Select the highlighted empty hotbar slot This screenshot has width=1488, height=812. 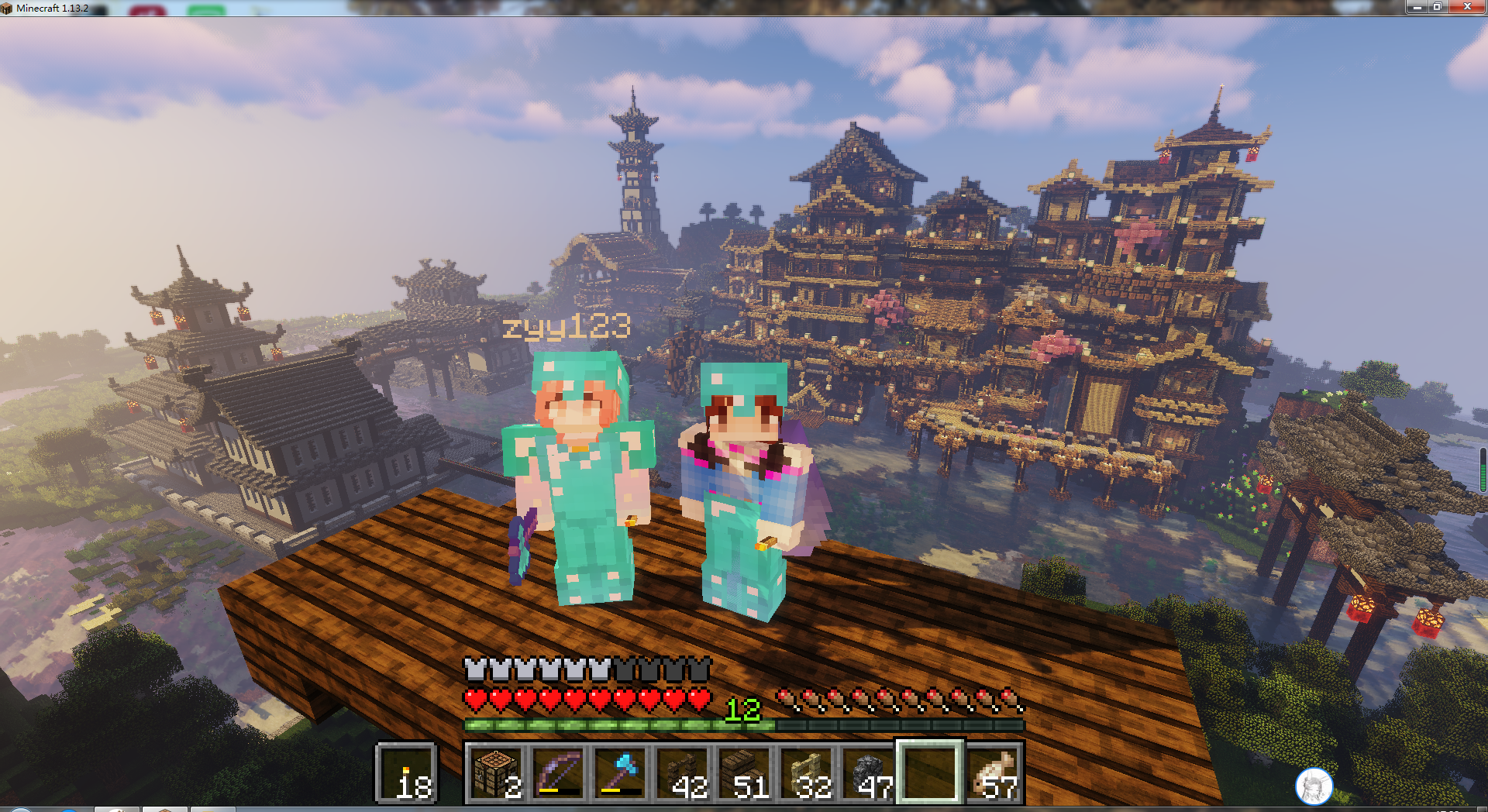[x=930, y=772]
